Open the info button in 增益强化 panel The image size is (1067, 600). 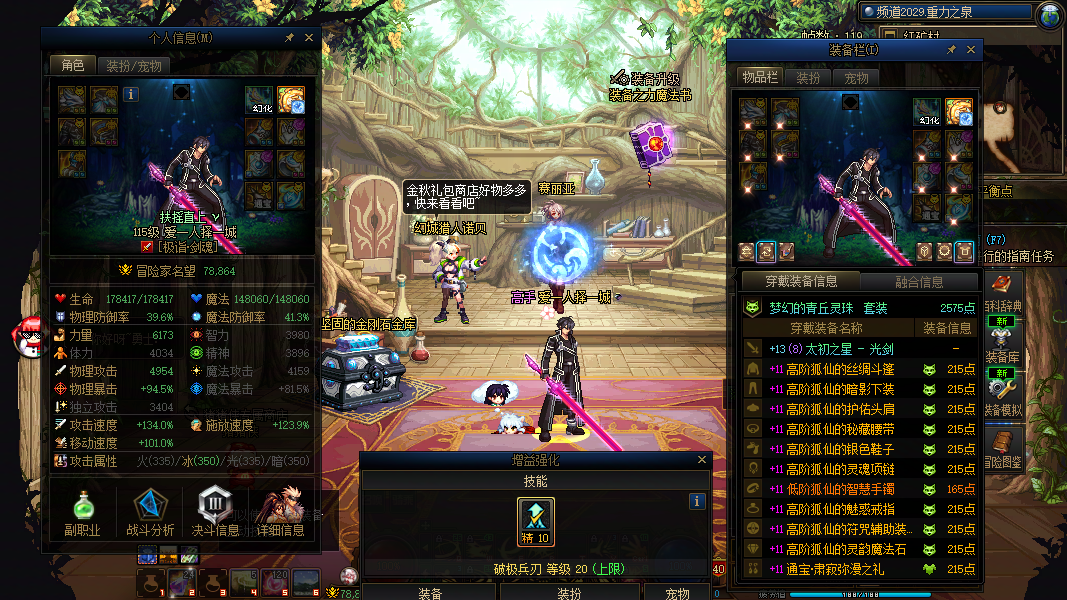click(x=697, y=501)
